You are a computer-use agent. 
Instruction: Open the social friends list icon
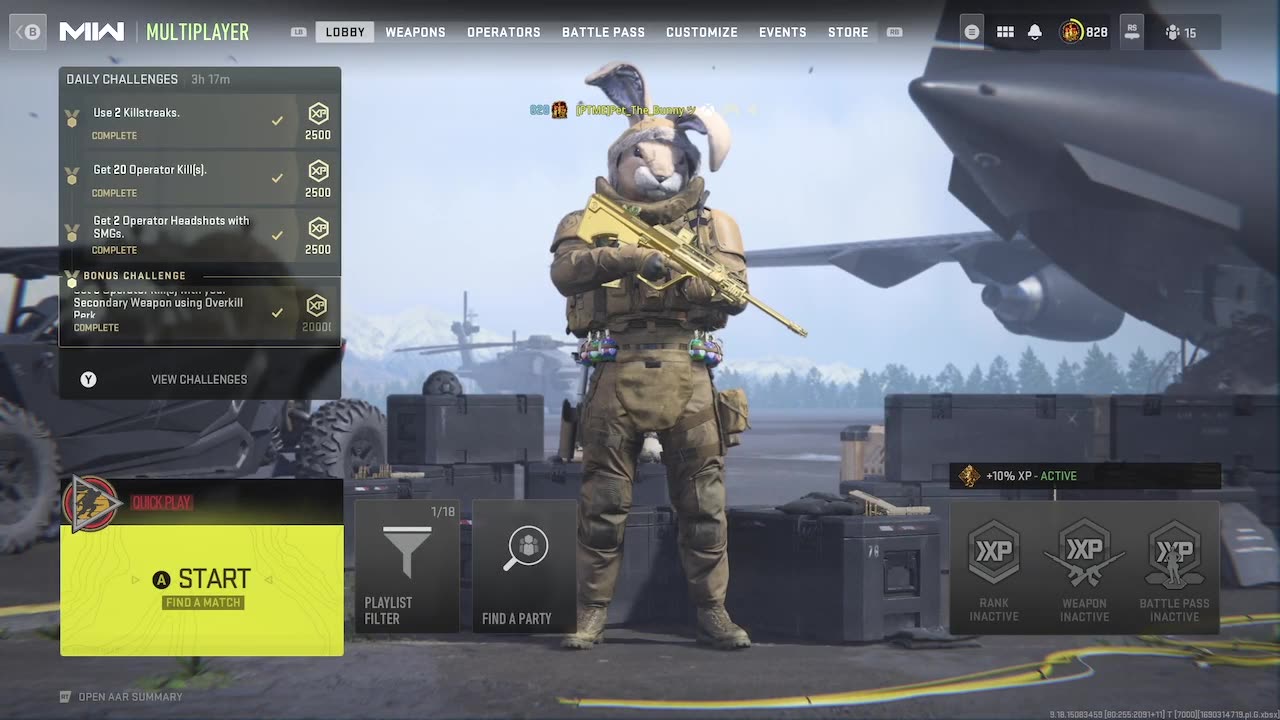tap(1180, 32)
